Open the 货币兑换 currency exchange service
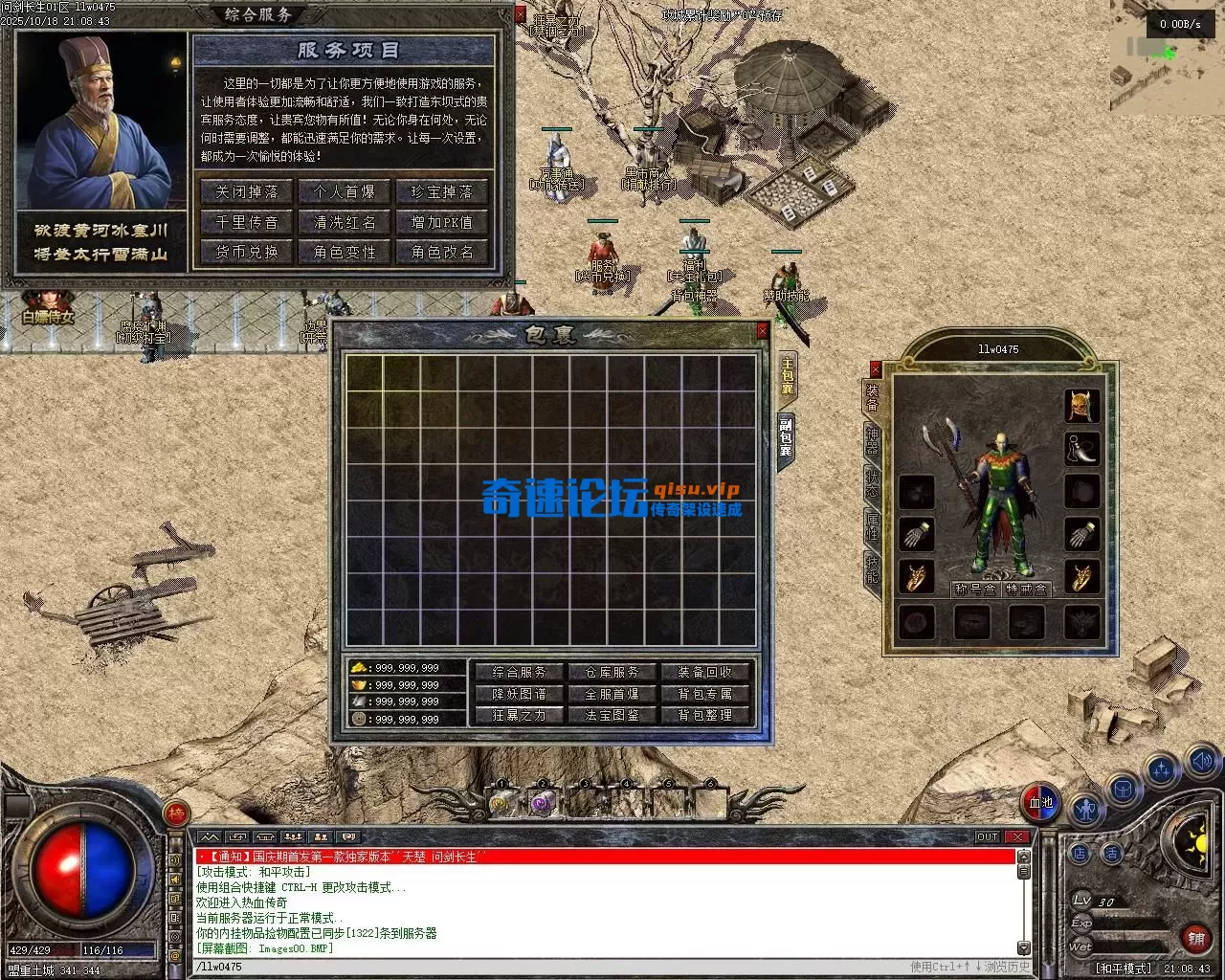Image resolution: width=1225 pixels, height=980 pixels. 246,252
